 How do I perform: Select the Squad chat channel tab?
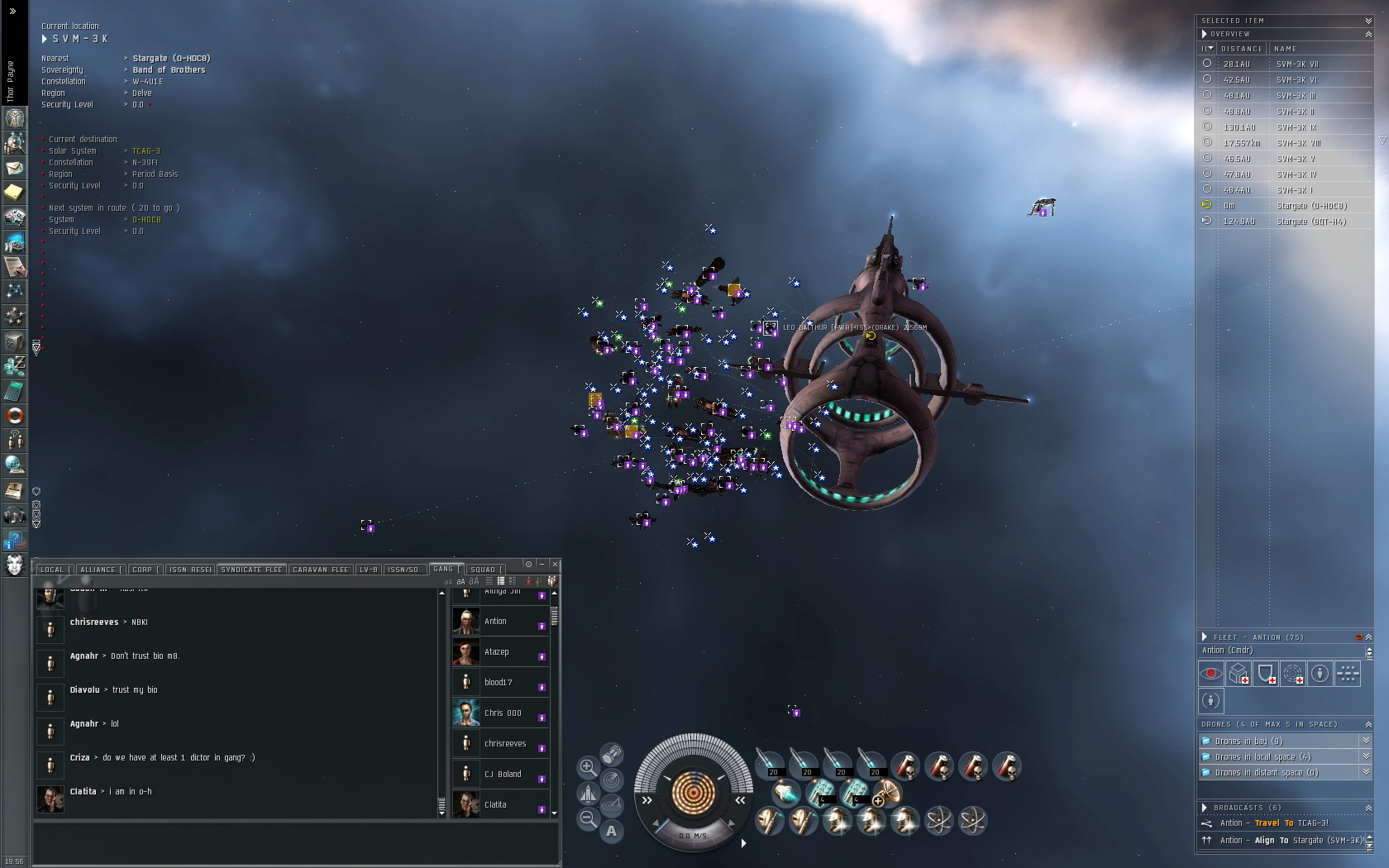[x=484, y=570]
